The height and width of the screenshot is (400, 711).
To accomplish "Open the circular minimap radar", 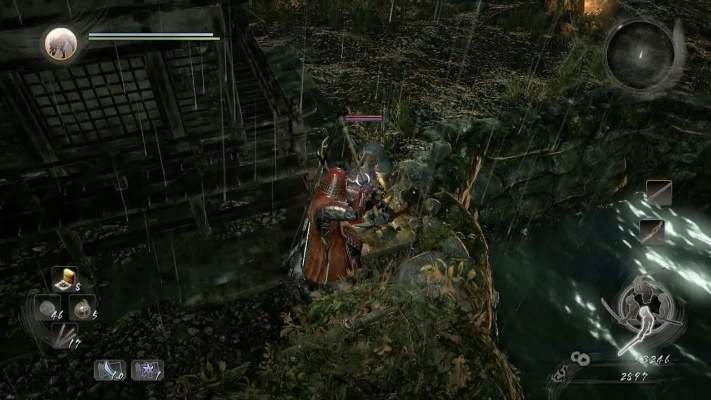I will coord(639,53).
